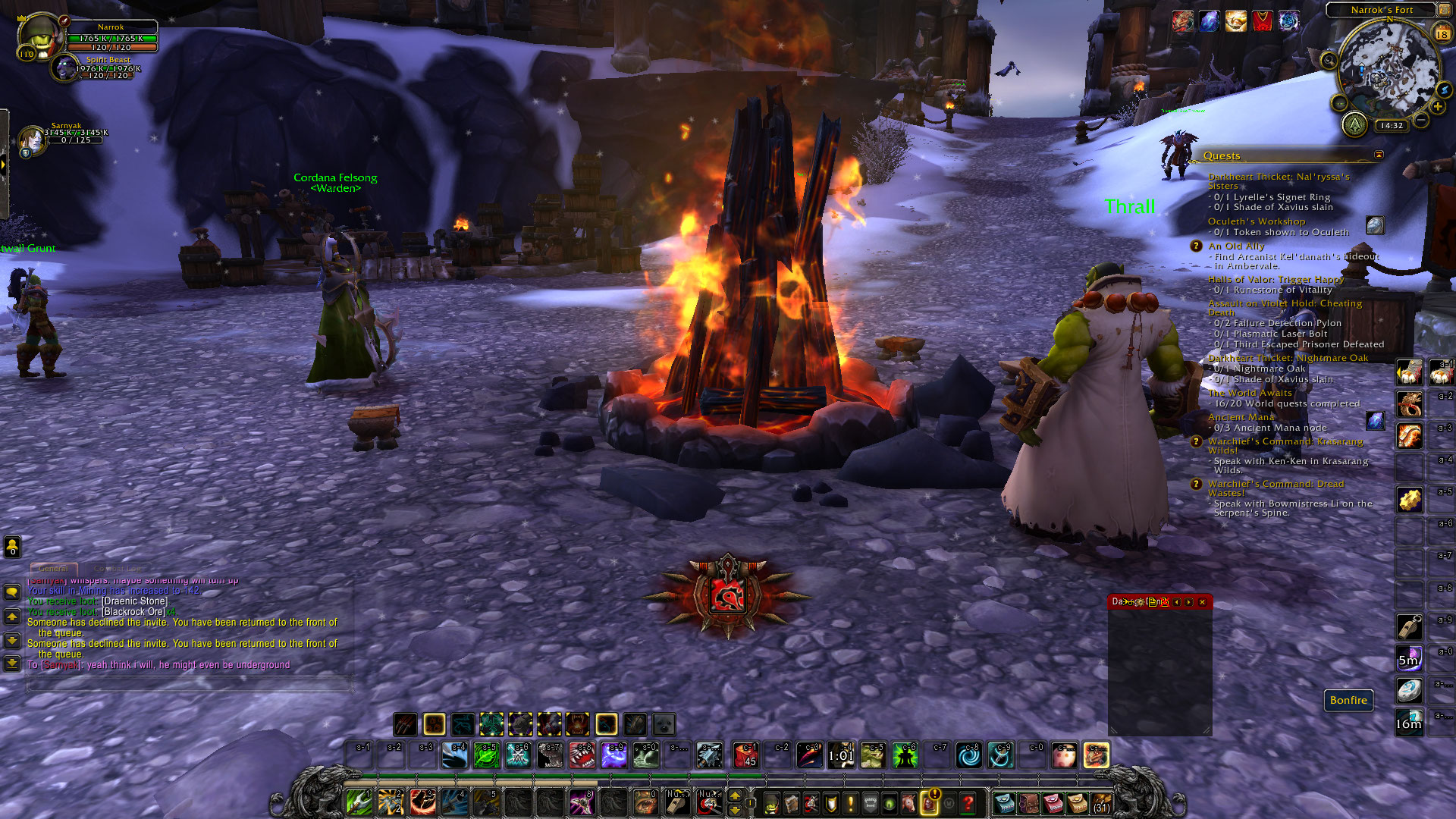Open the Combat Log tab
The width and height of the screenshot is (1456, 819).
tap(118, 568)
